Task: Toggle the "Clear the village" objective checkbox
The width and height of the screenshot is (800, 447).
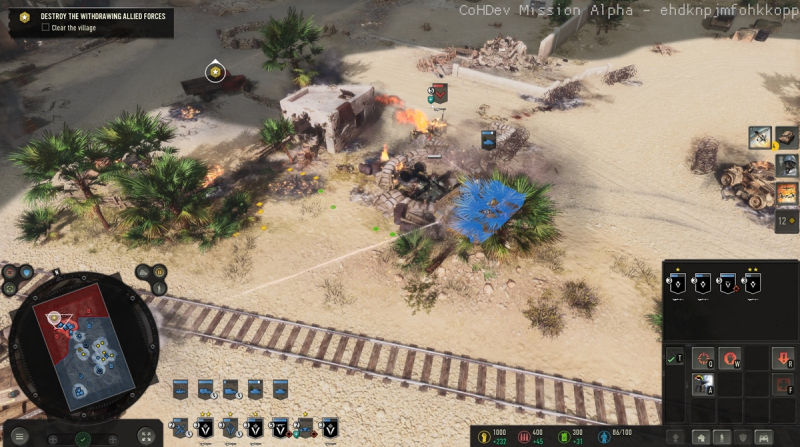Action: tap(46, 28)
